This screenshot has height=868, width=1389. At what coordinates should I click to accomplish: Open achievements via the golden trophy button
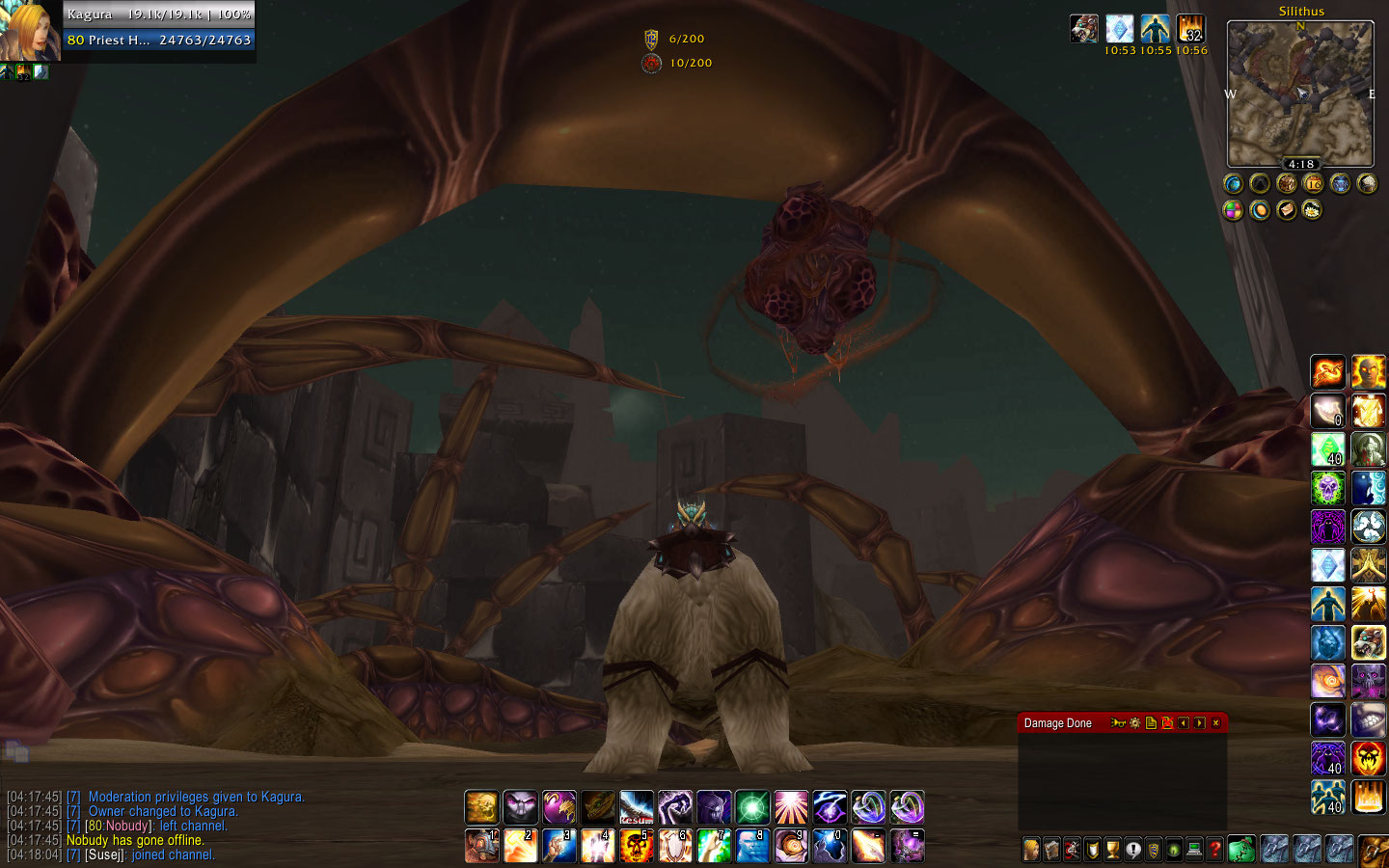click(1112, 850)
